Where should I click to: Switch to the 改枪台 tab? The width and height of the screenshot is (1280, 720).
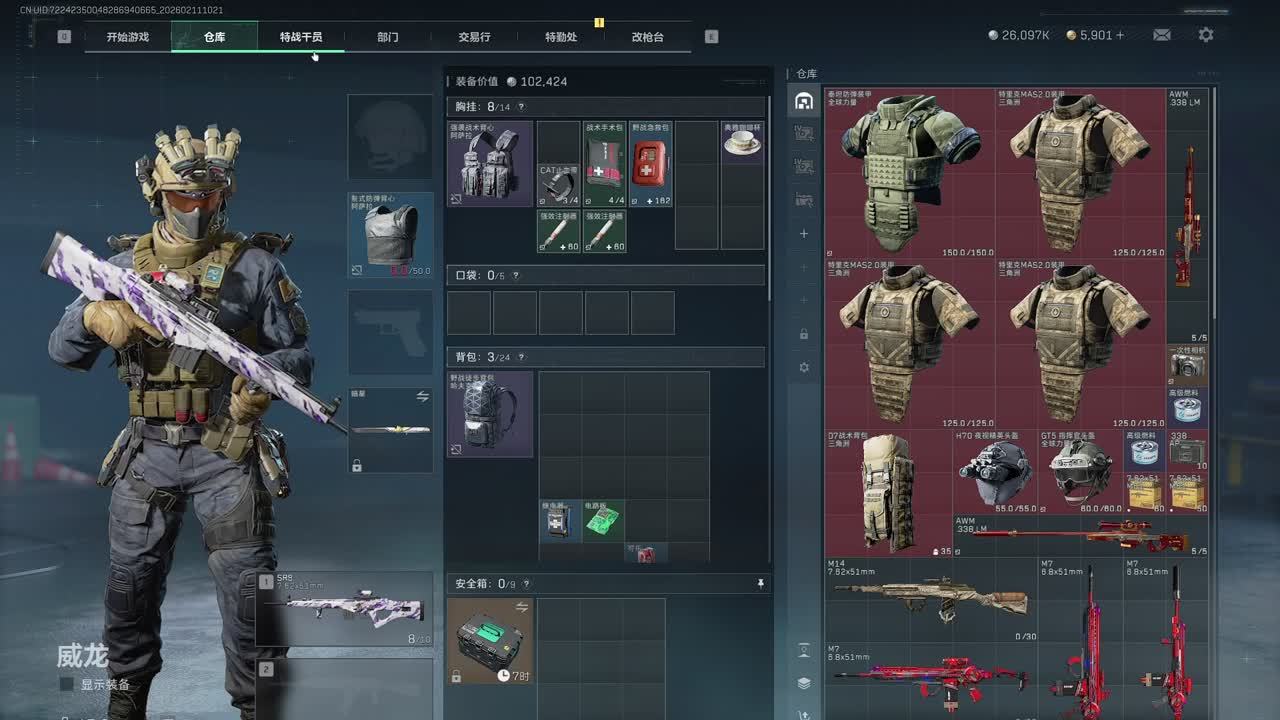tap(648, 37)
